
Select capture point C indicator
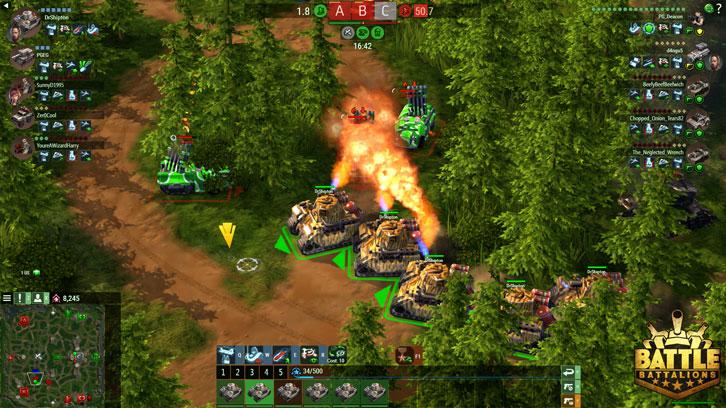click(384, 11)
